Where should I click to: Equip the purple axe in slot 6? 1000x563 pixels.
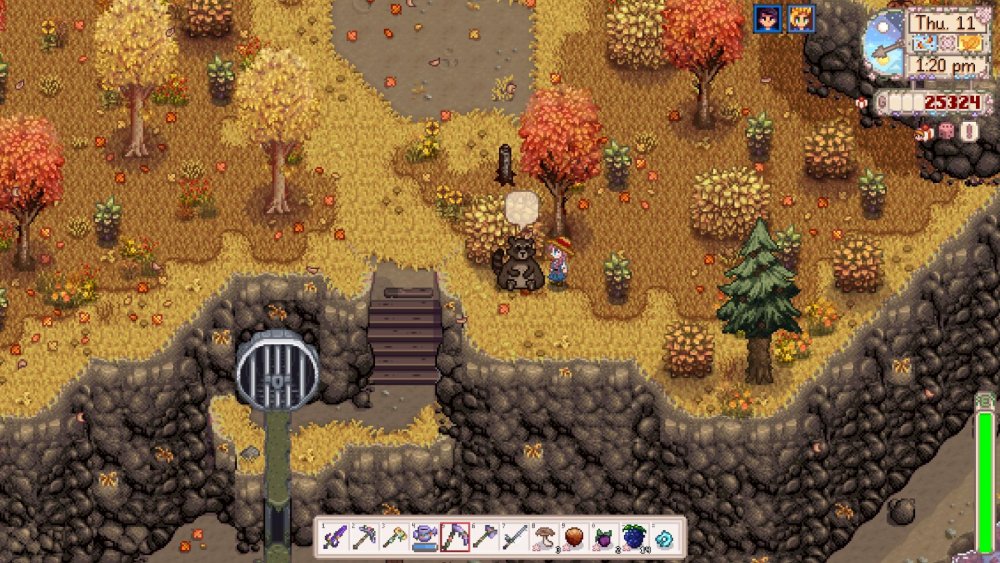pyautogui.click(x=485, y=538)
